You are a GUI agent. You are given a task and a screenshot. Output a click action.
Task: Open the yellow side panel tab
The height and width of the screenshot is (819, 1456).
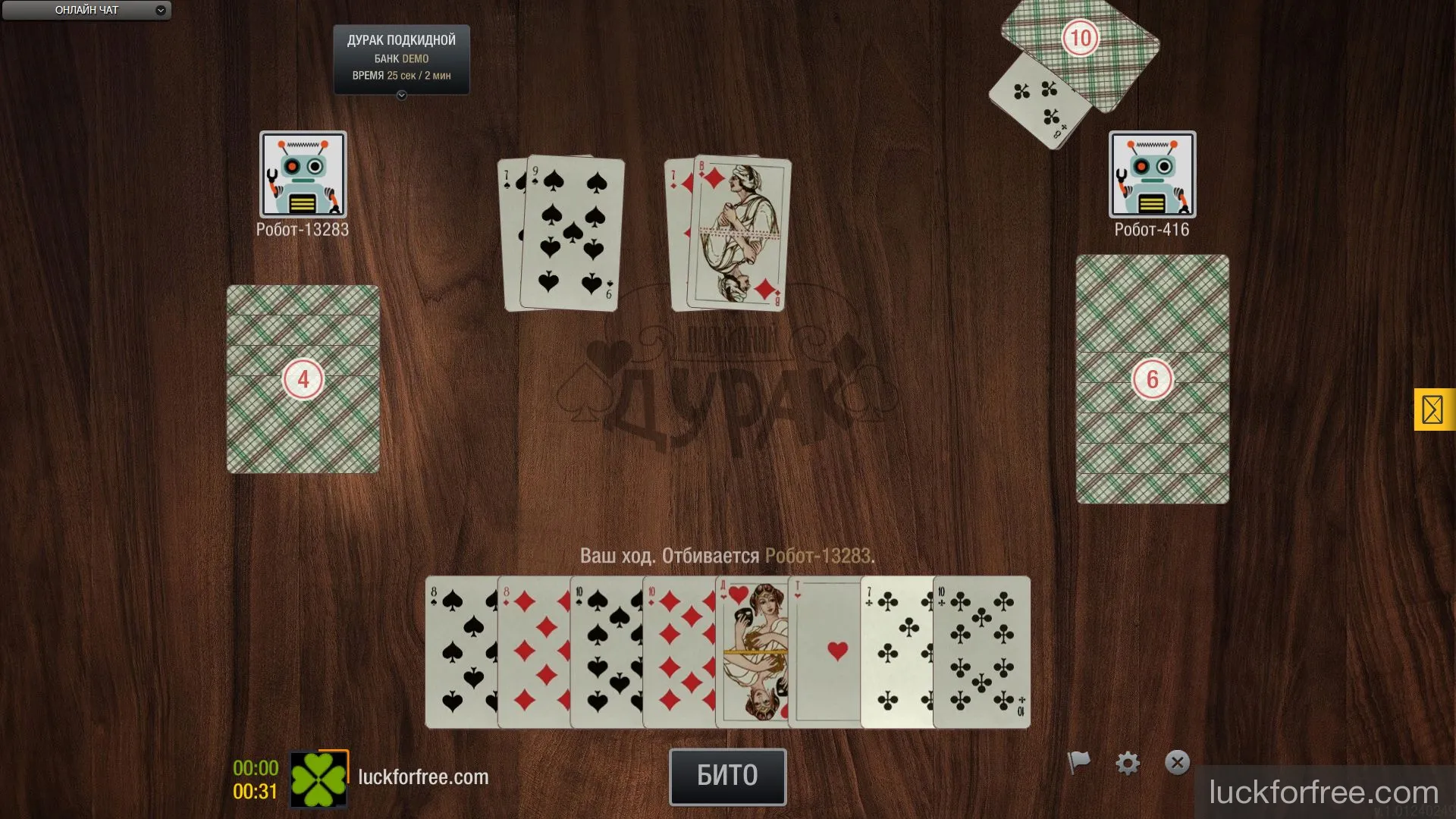tap(1433, 409)
